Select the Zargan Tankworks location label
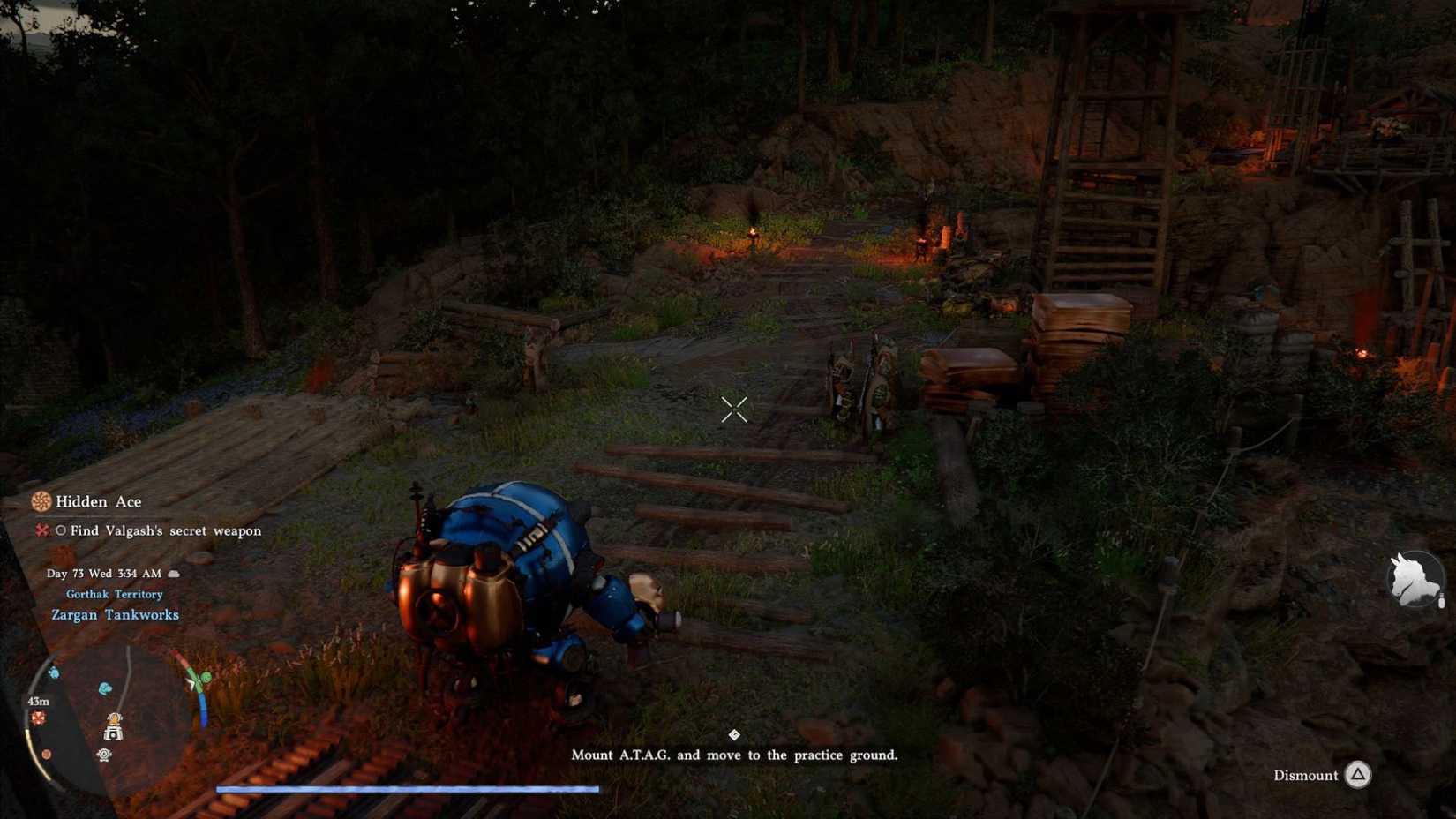The width and height of the screenshot is (1456, 819). (116, 615)
